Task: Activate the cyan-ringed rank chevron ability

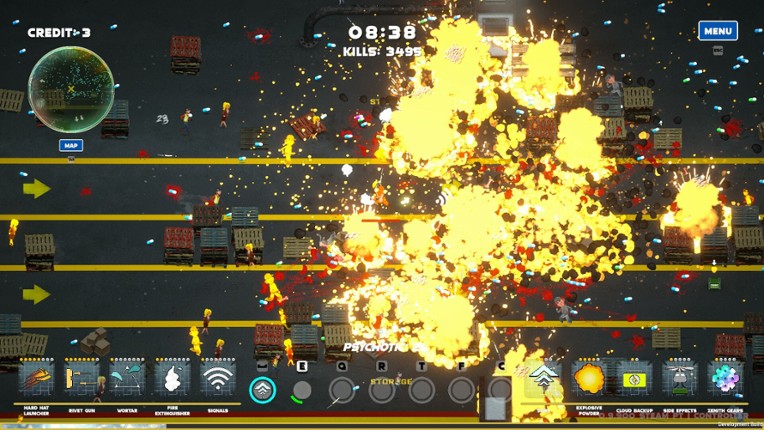Action: pos(263,389)
